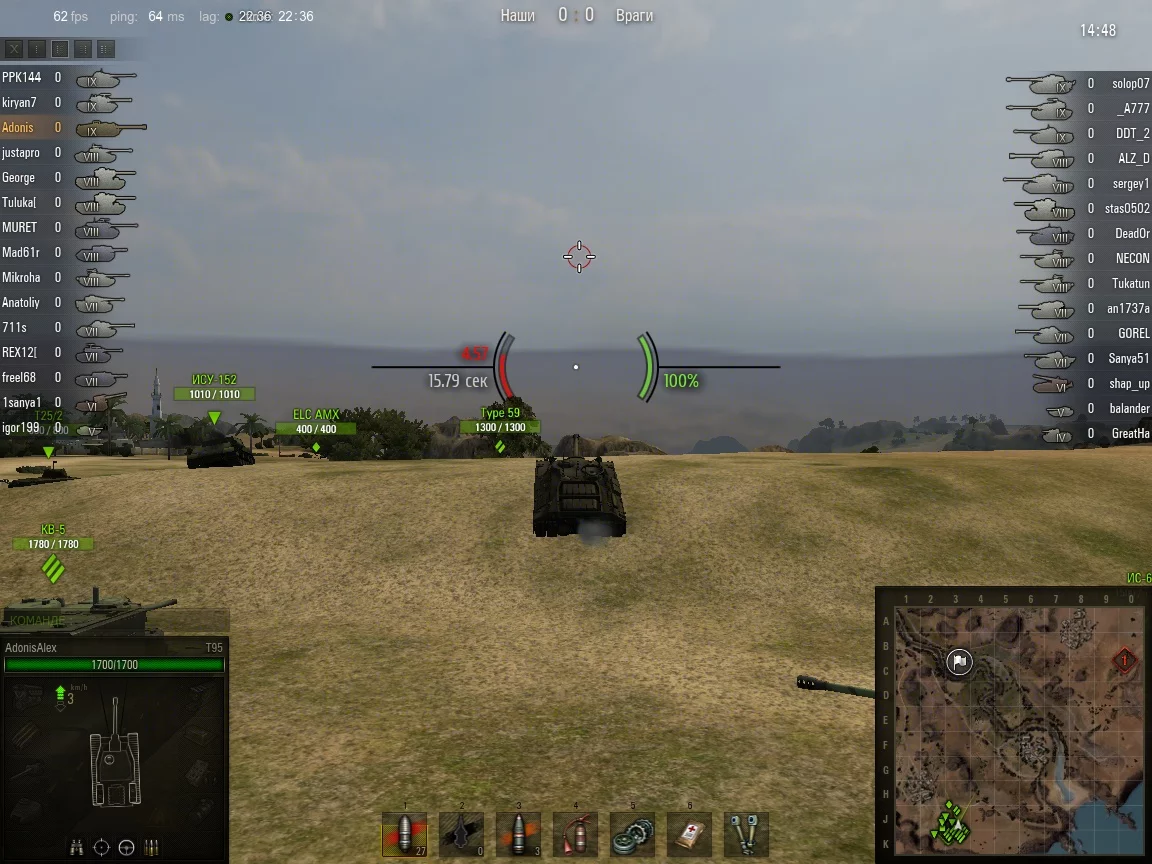Image resolution: width=1152 pixels, height=864 pixels.
Task: Use the first aid kit consumable
Action: click(689, 834)
